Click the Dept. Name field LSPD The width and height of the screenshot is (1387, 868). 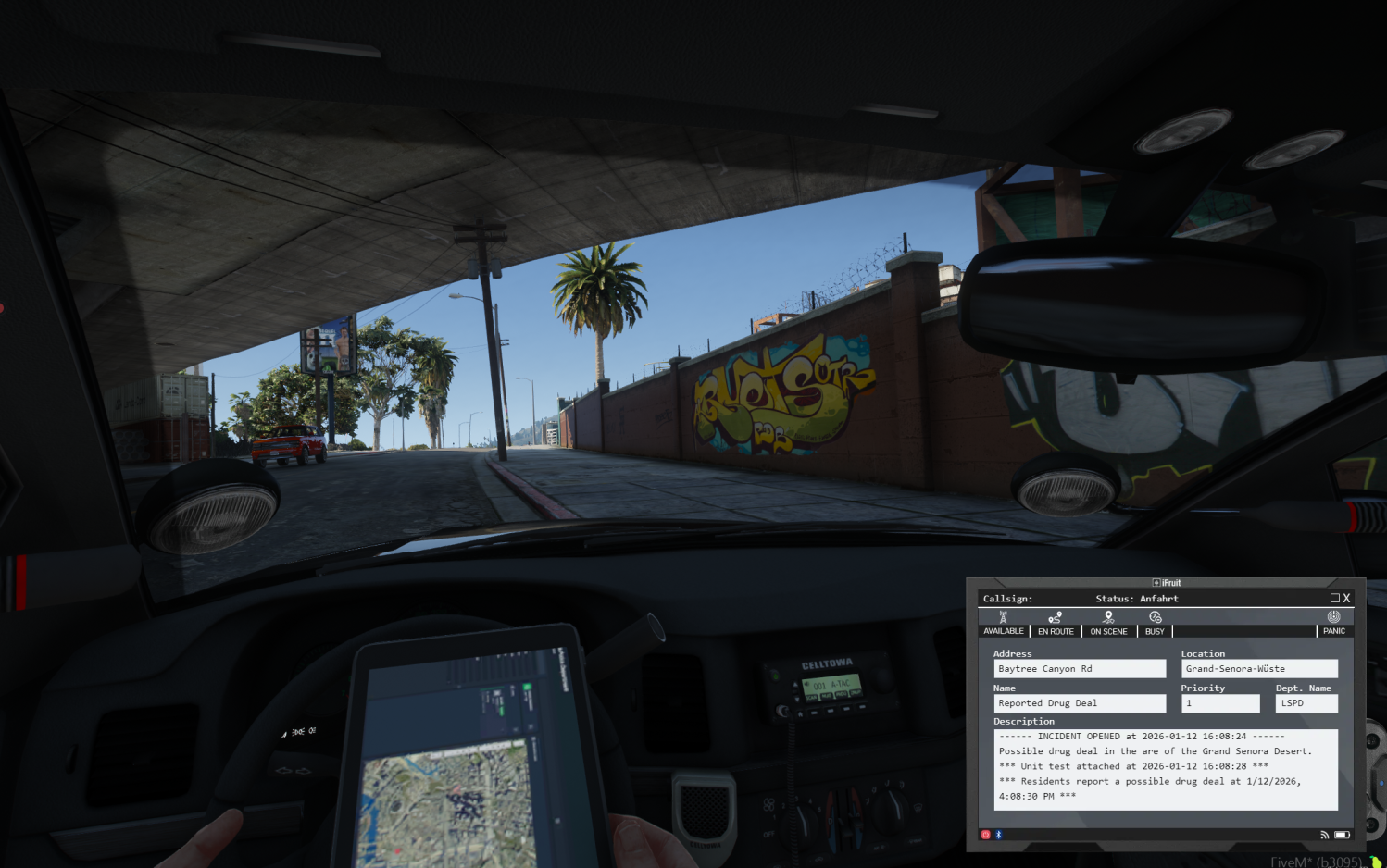pos(1306,703)
